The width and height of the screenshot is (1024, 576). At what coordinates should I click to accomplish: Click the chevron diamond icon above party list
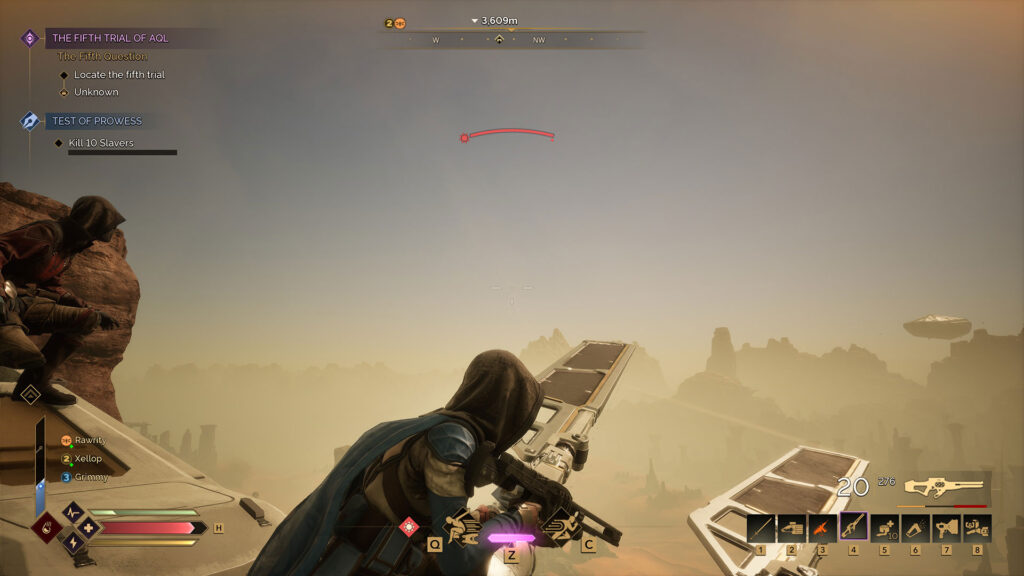[30, 395]
